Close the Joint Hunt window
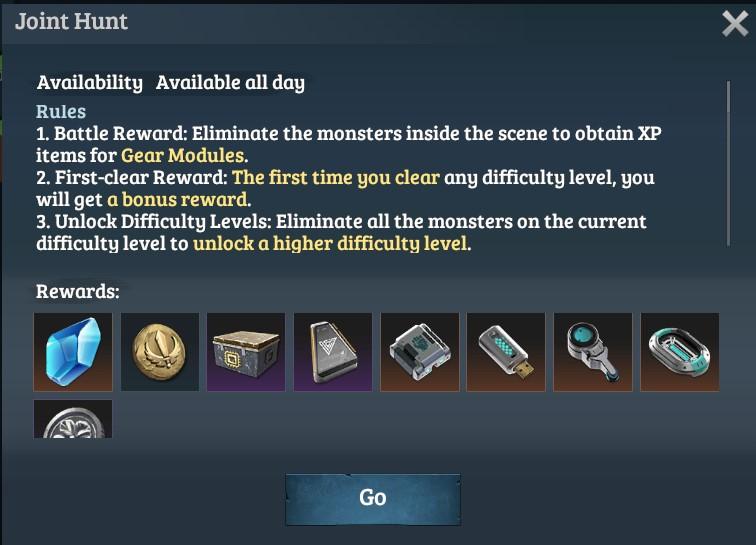This screenshot has width=756, height=545. (735, 24)
